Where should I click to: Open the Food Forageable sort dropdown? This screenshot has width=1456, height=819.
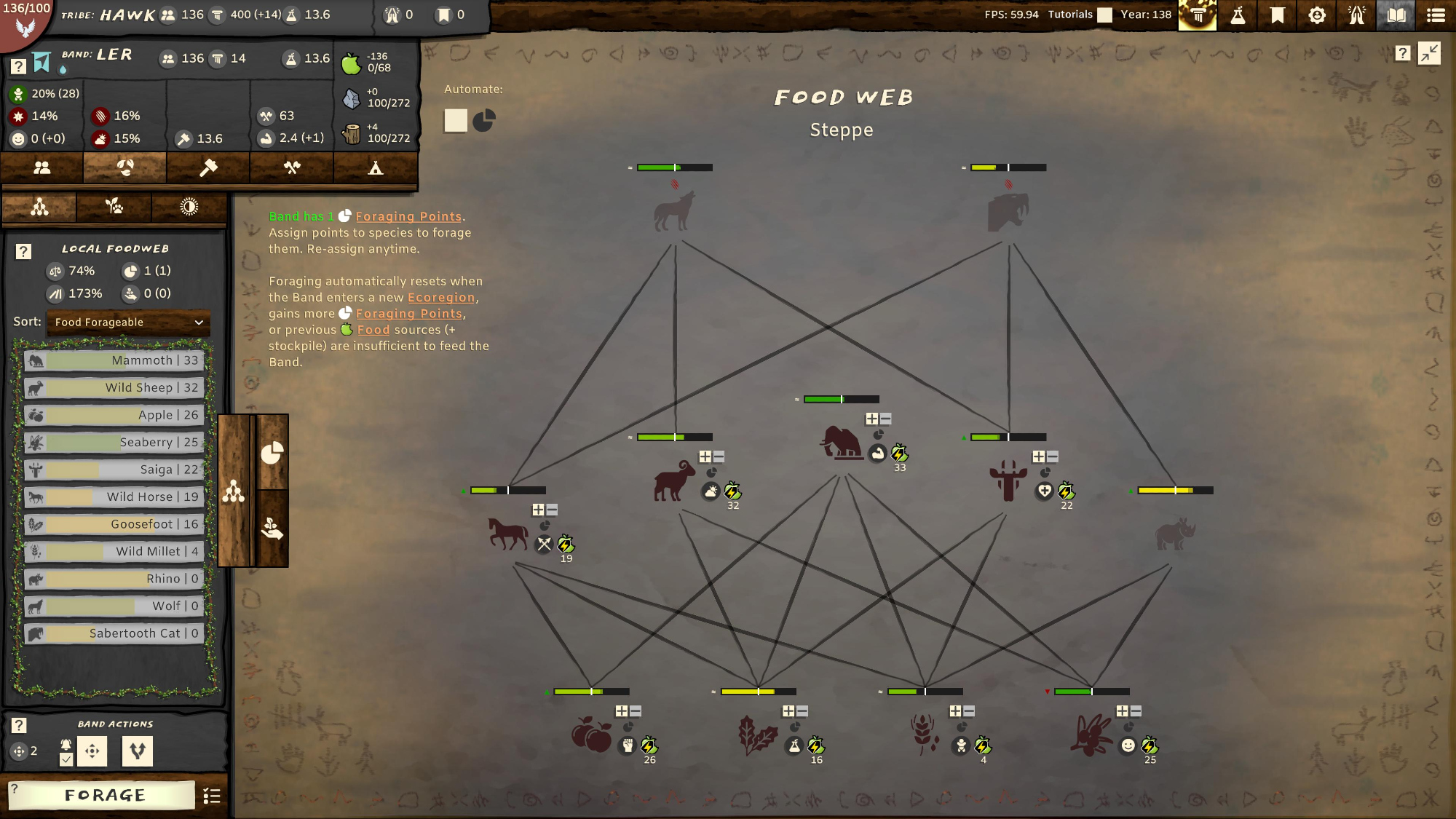coord(128,323)
